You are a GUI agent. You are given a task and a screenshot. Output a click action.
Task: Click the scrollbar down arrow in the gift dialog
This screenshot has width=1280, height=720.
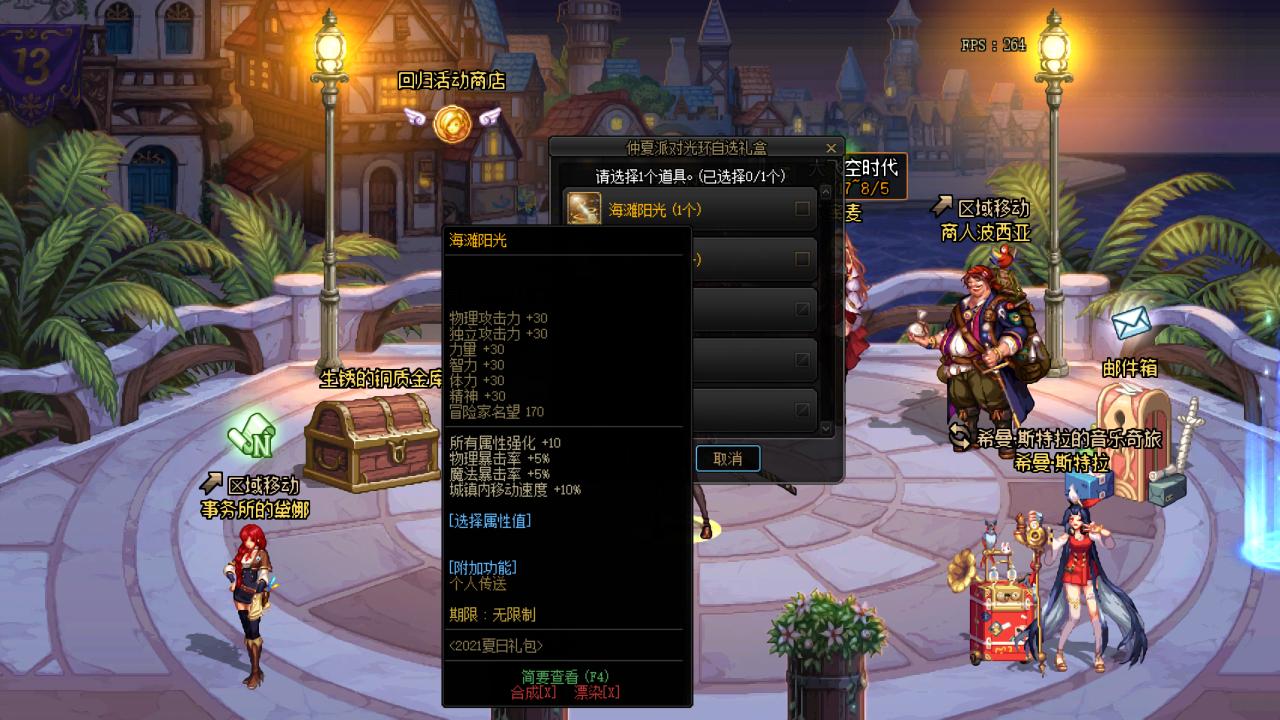coord(826,425)
